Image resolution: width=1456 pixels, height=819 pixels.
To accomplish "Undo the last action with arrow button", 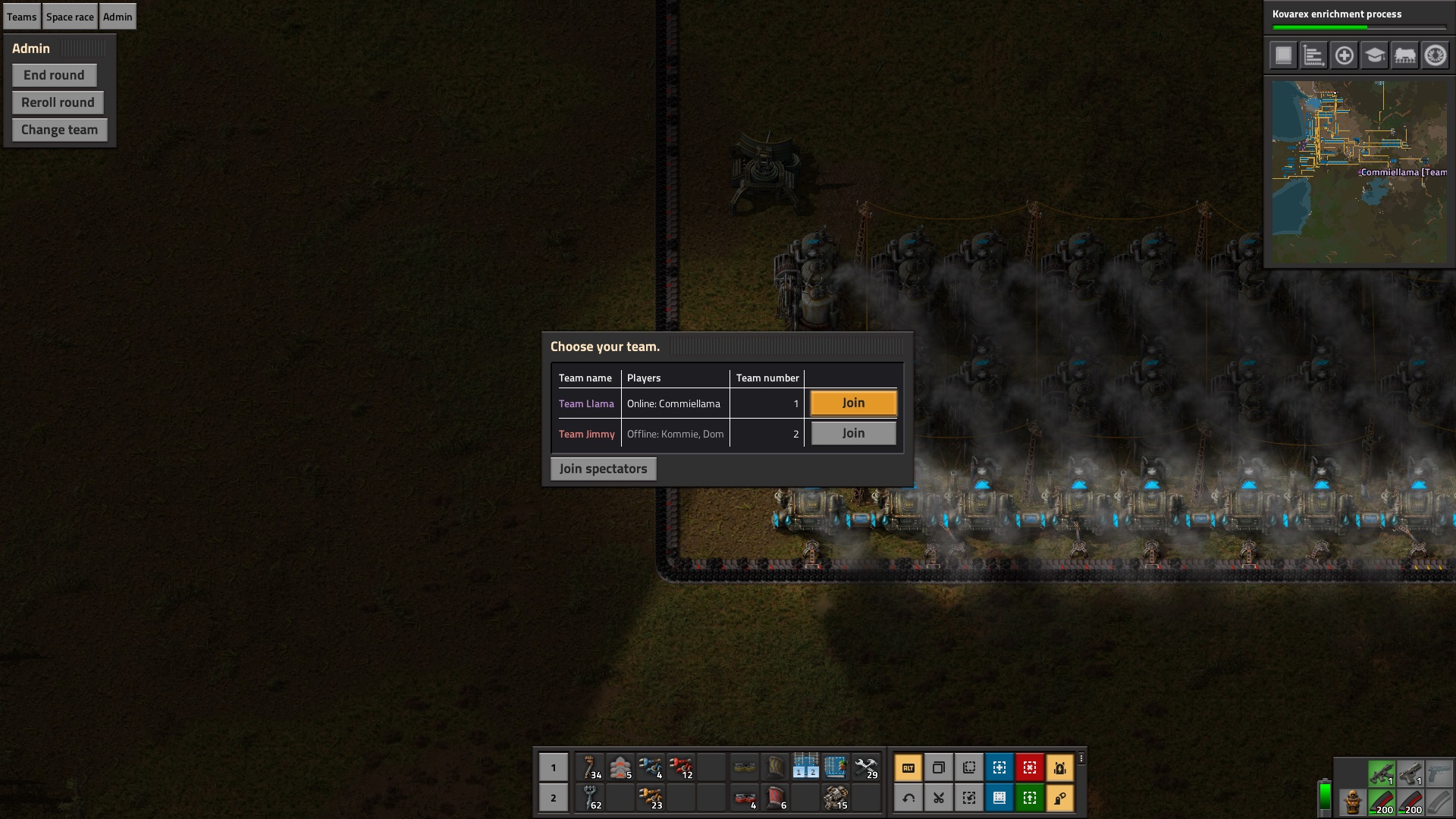I will pyautogui.click(x=908, y=798).
